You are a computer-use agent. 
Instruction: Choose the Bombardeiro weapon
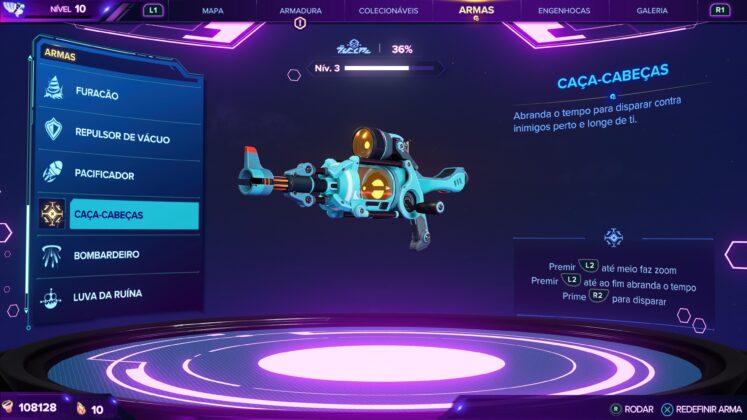click(118, 255)
